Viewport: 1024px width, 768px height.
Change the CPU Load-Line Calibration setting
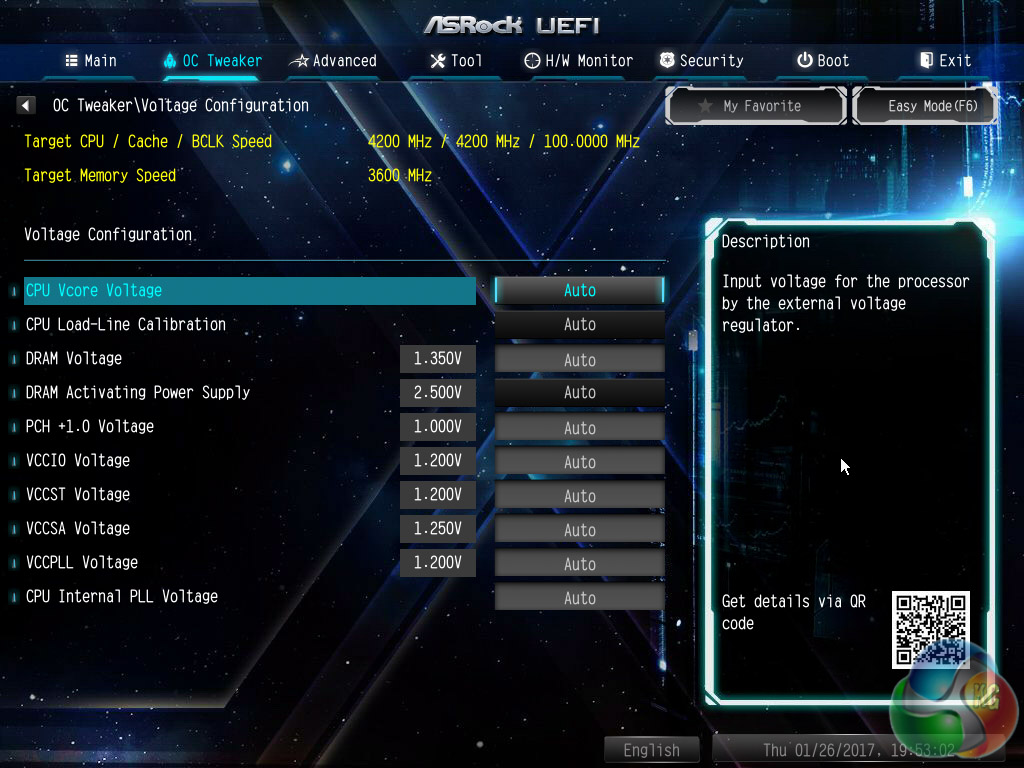tap(579, 324)
